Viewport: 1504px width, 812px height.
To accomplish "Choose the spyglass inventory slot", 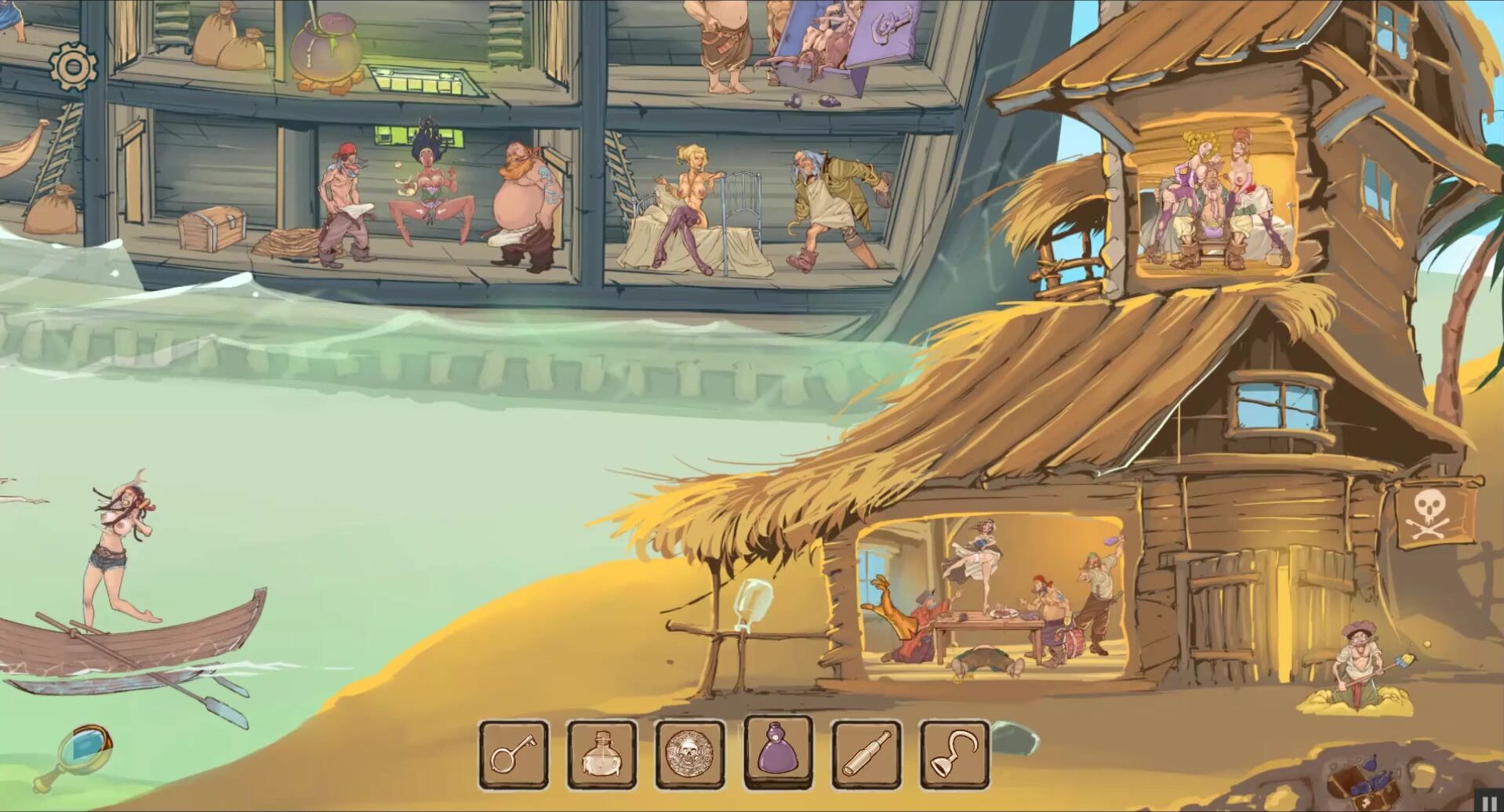I will pos(866,756).
